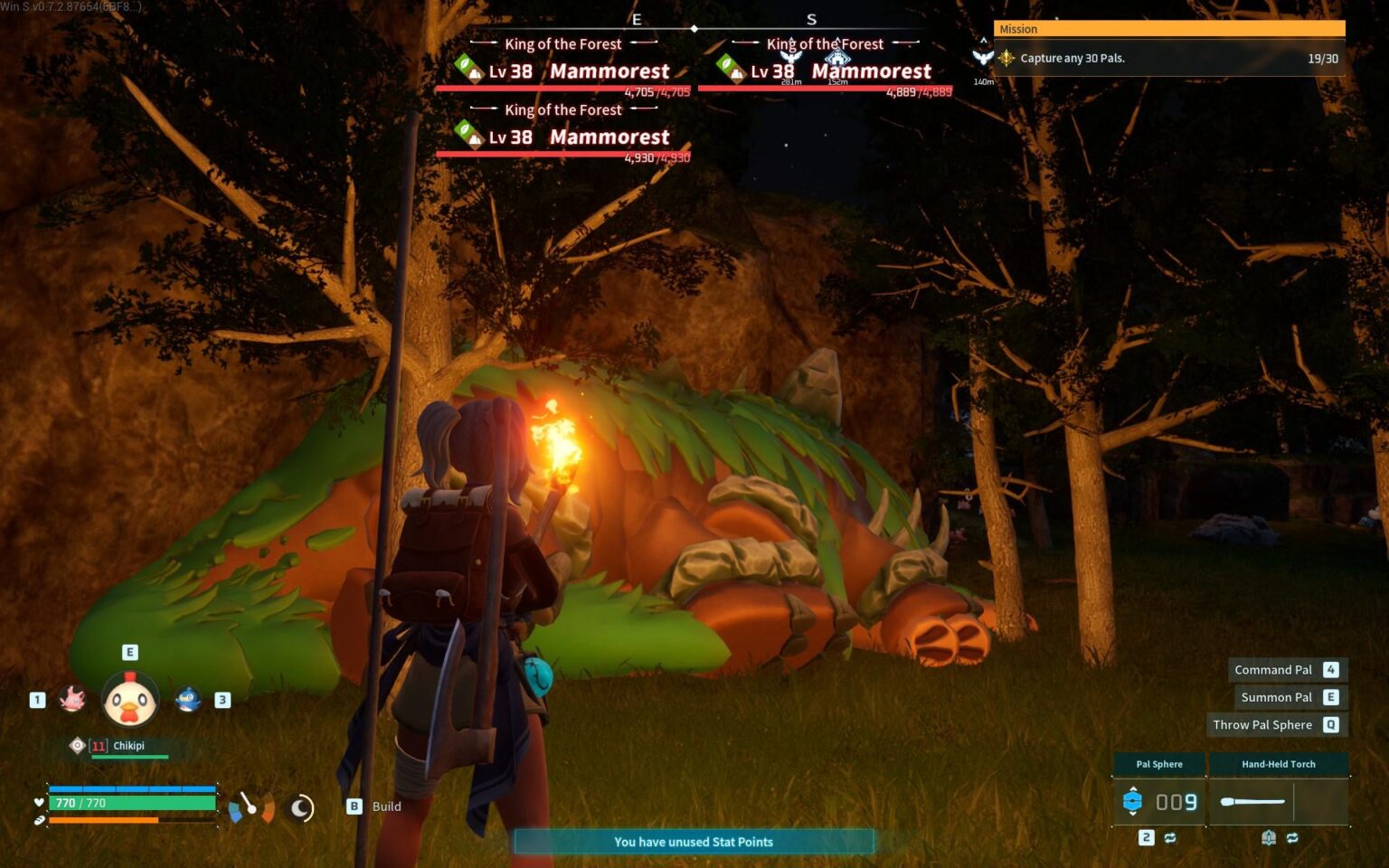Screen dimensions: 1389x868
Task: Click the moon phase indicator icon
Action: (300, 807)
